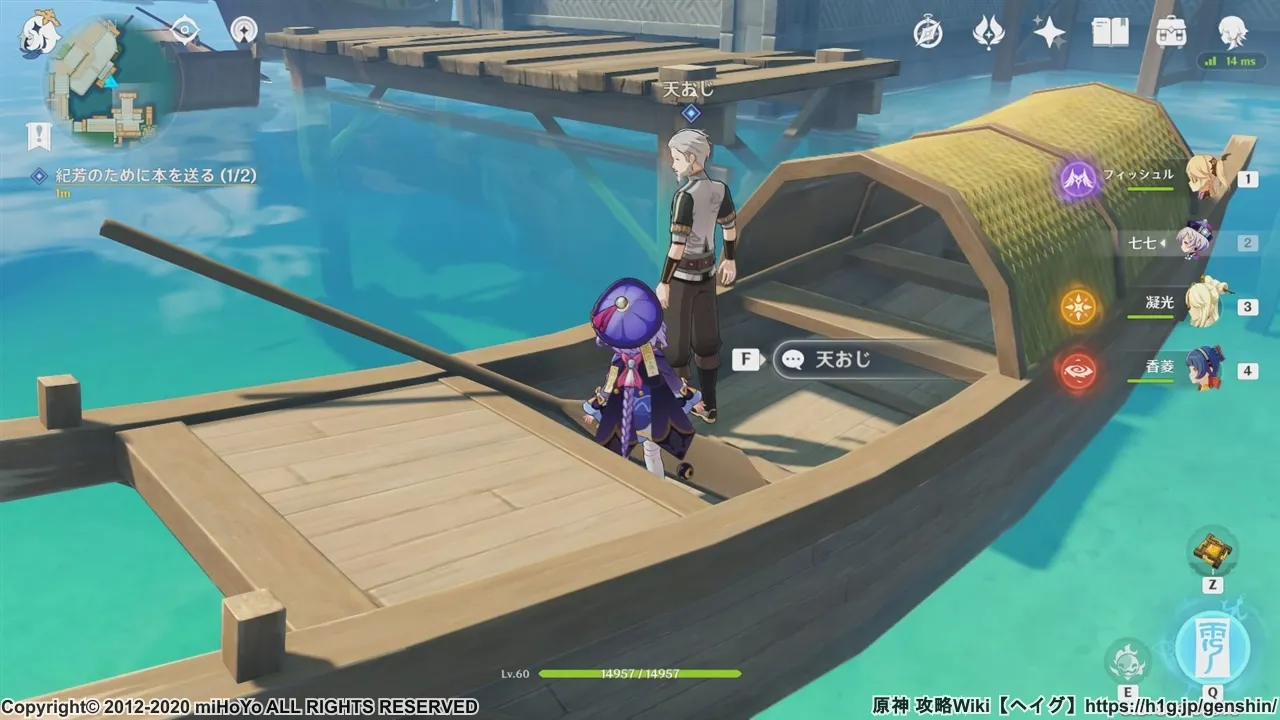The height and width of the screenshot is (720, 1280).
Task: Open the Paimon menu icon
Action: coord(40,31)
